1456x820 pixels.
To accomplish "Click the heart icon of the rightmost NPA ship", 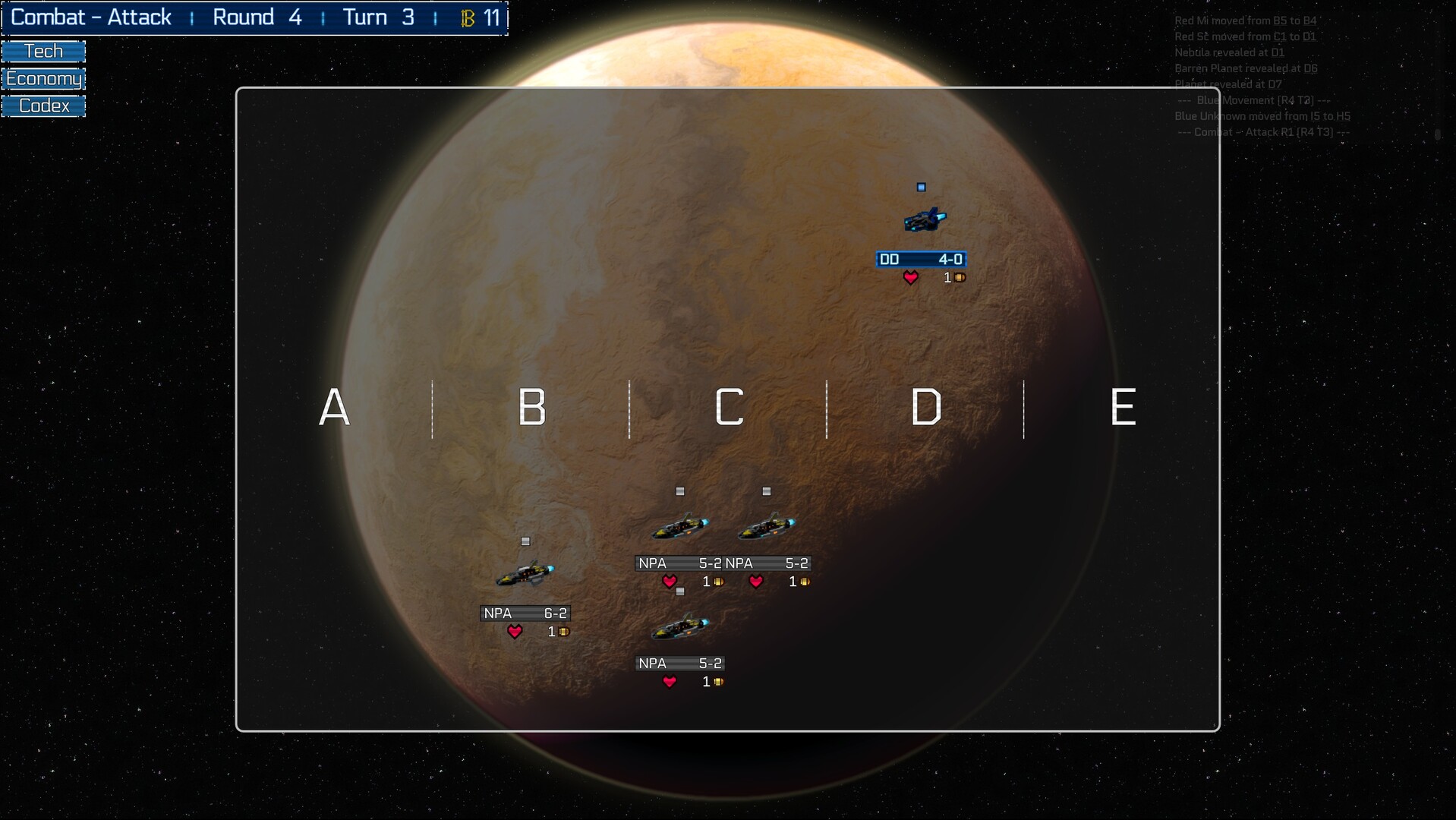I will pos(756,582).
